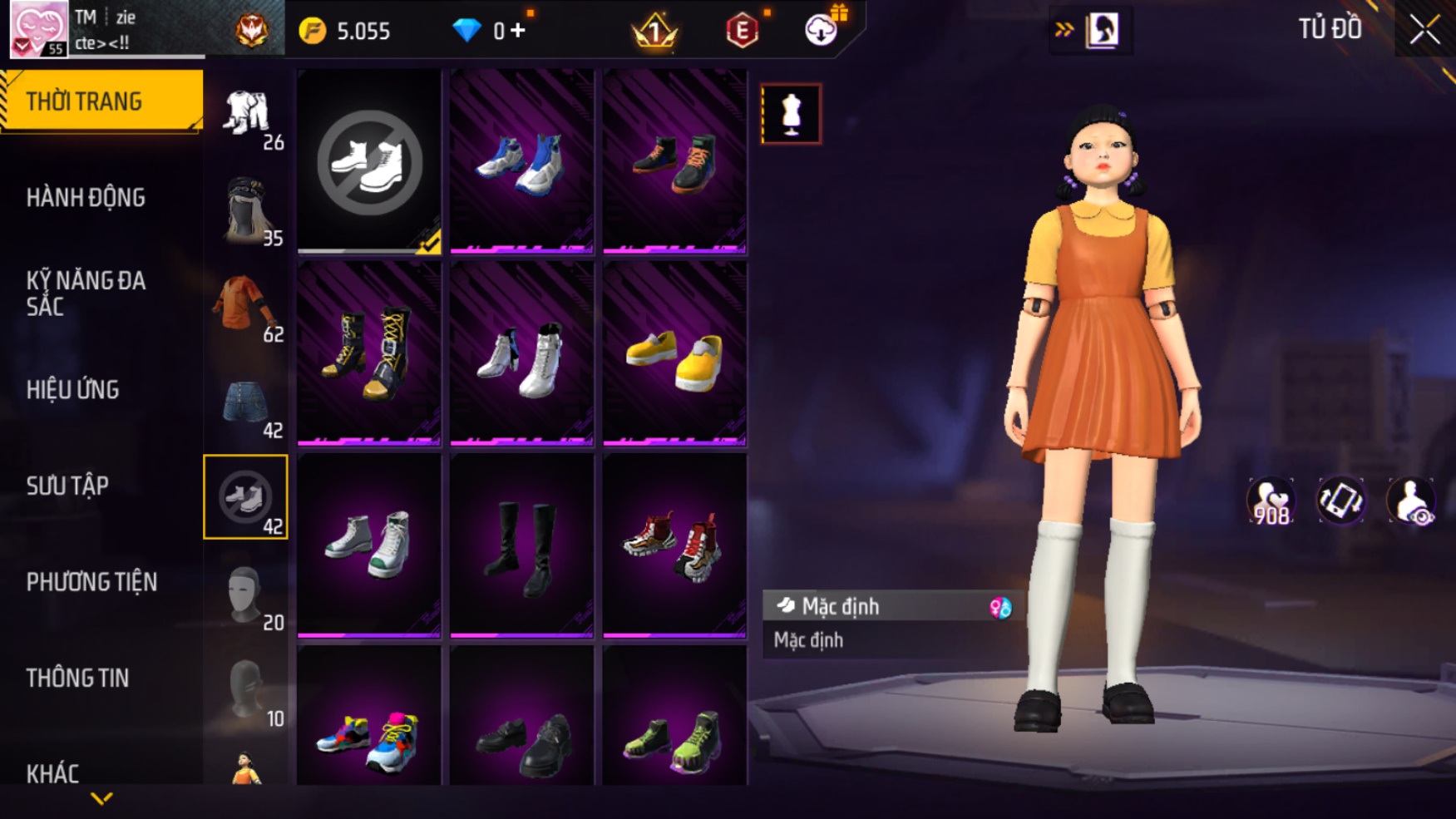Select the yellow slip-on shoes

[674, 354]
